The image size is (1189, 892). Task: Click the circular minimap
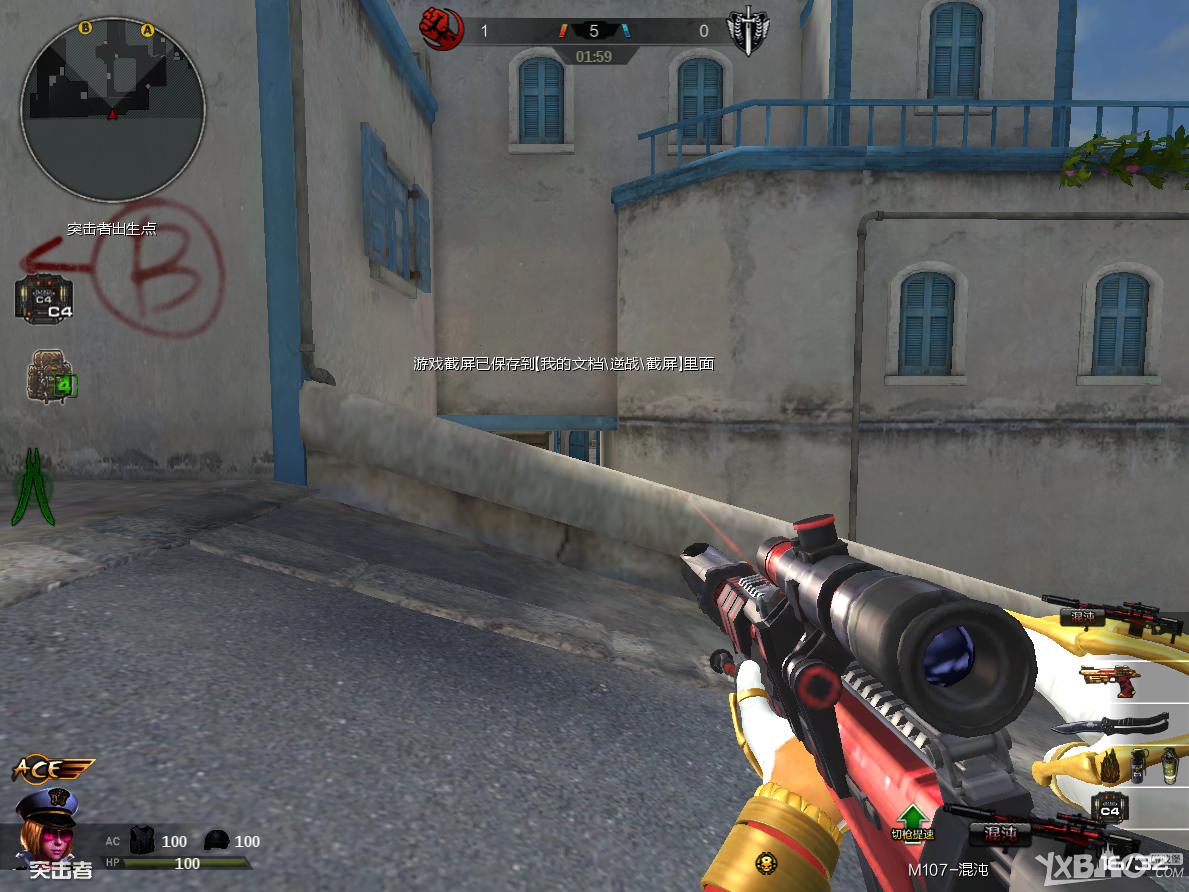112,108
